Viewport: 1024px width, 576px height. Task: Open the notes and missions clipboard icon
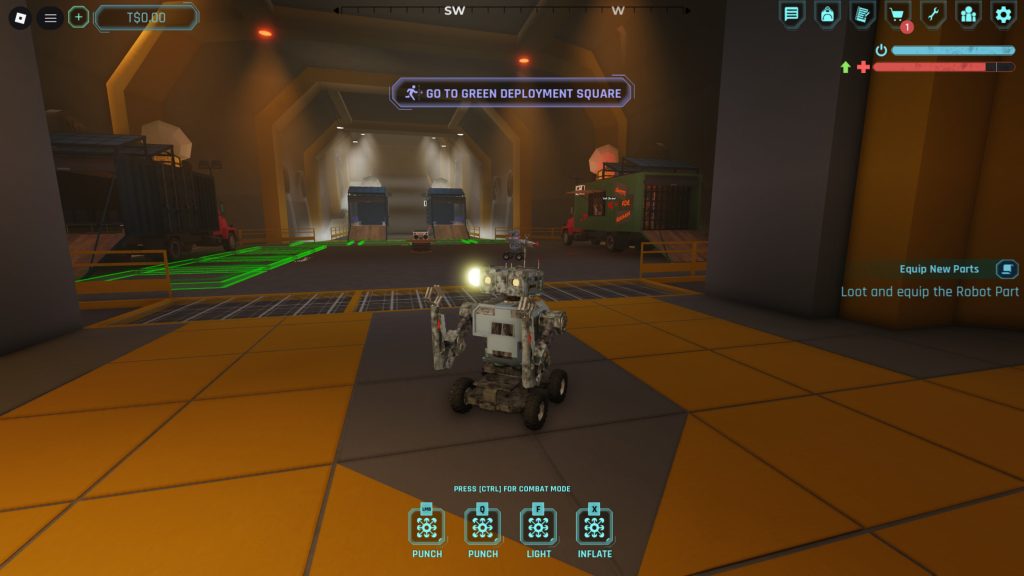pyautogui.click(x=862, y=14)
